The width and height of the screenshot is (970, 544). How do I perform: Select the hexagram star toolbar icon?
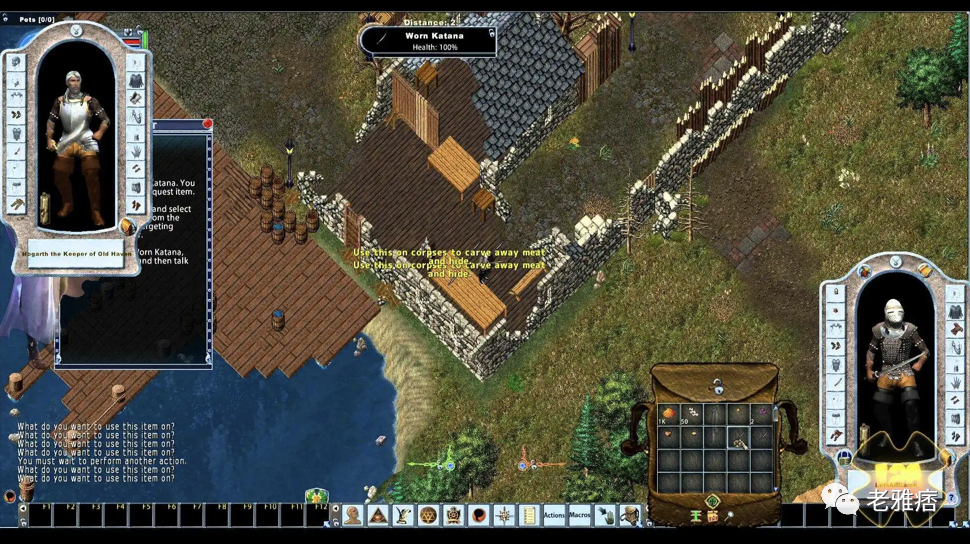point(428,515)
